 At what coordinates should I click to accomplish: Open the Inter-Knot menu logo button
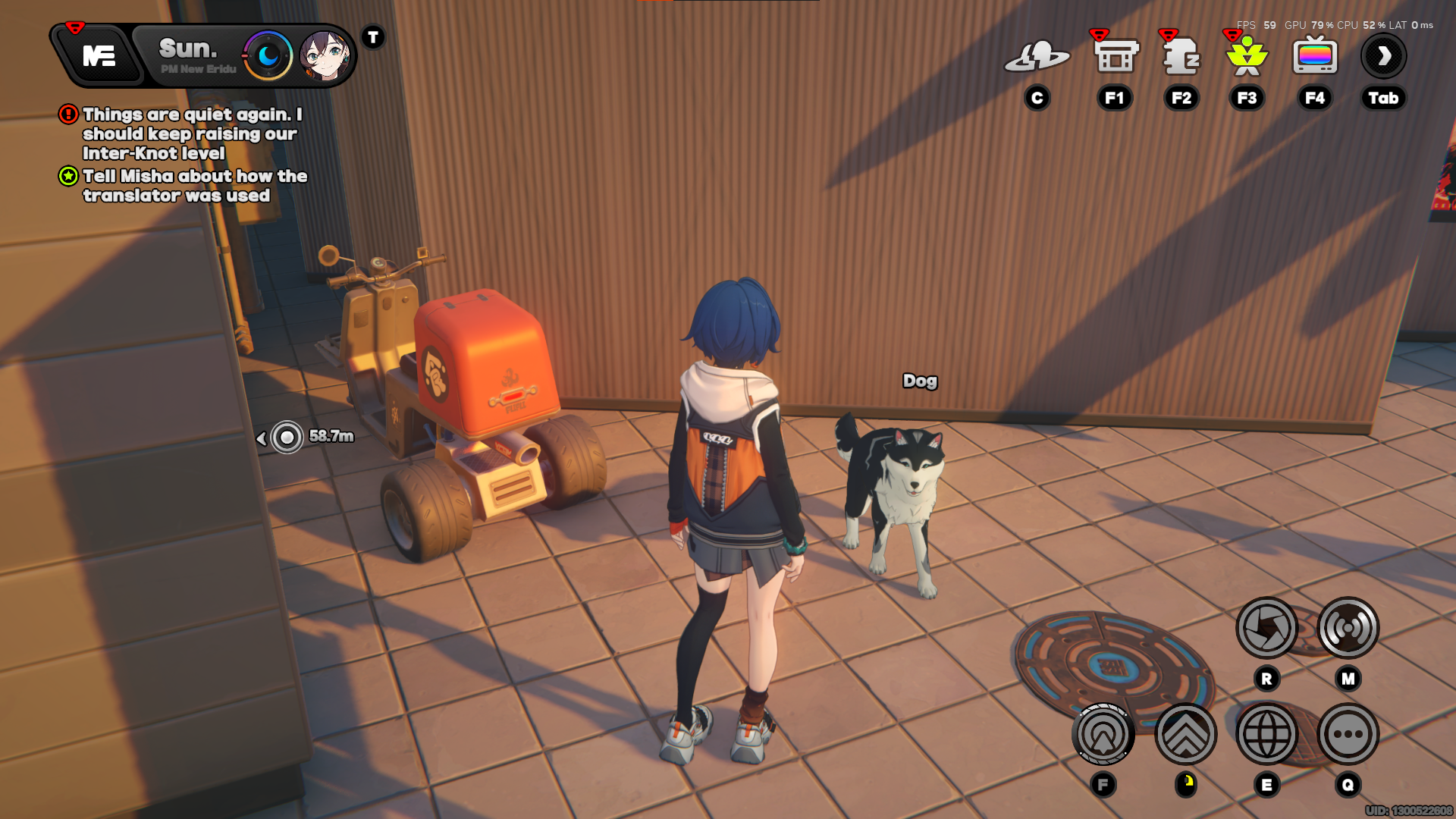pyautogui.click(x=99, y=56)
